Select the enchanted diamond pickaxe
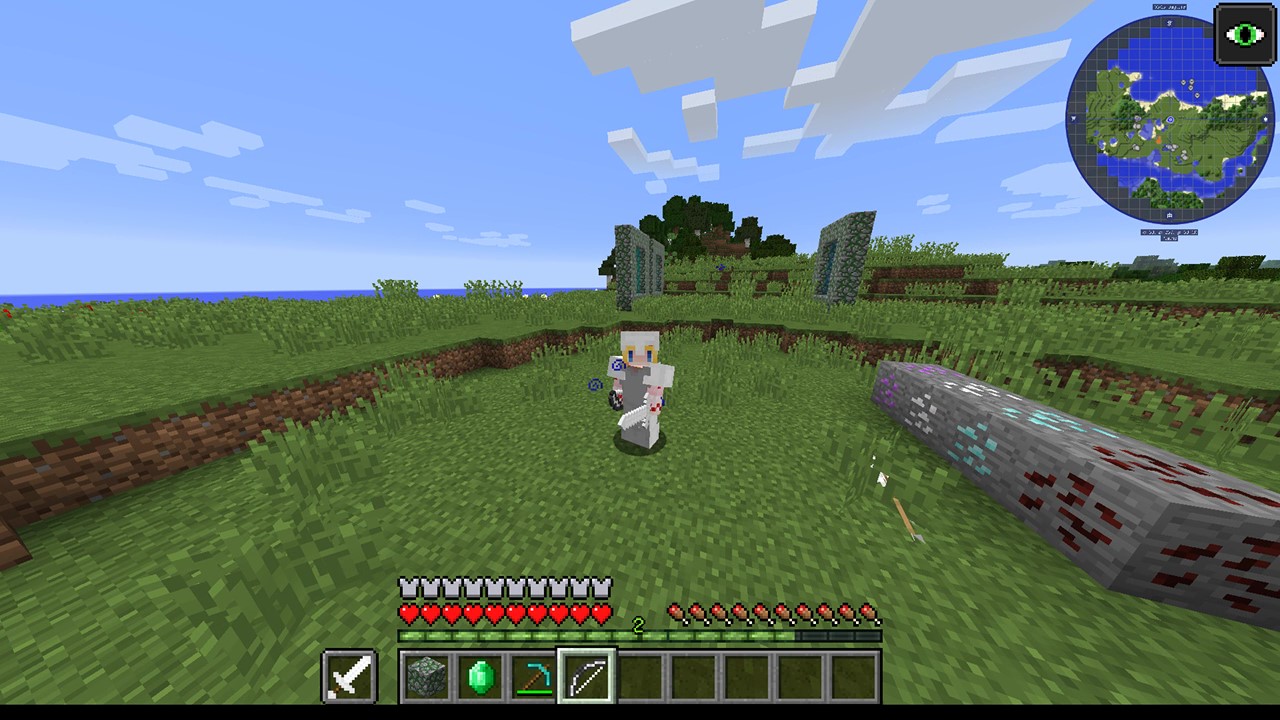 (x=533, y=675)
